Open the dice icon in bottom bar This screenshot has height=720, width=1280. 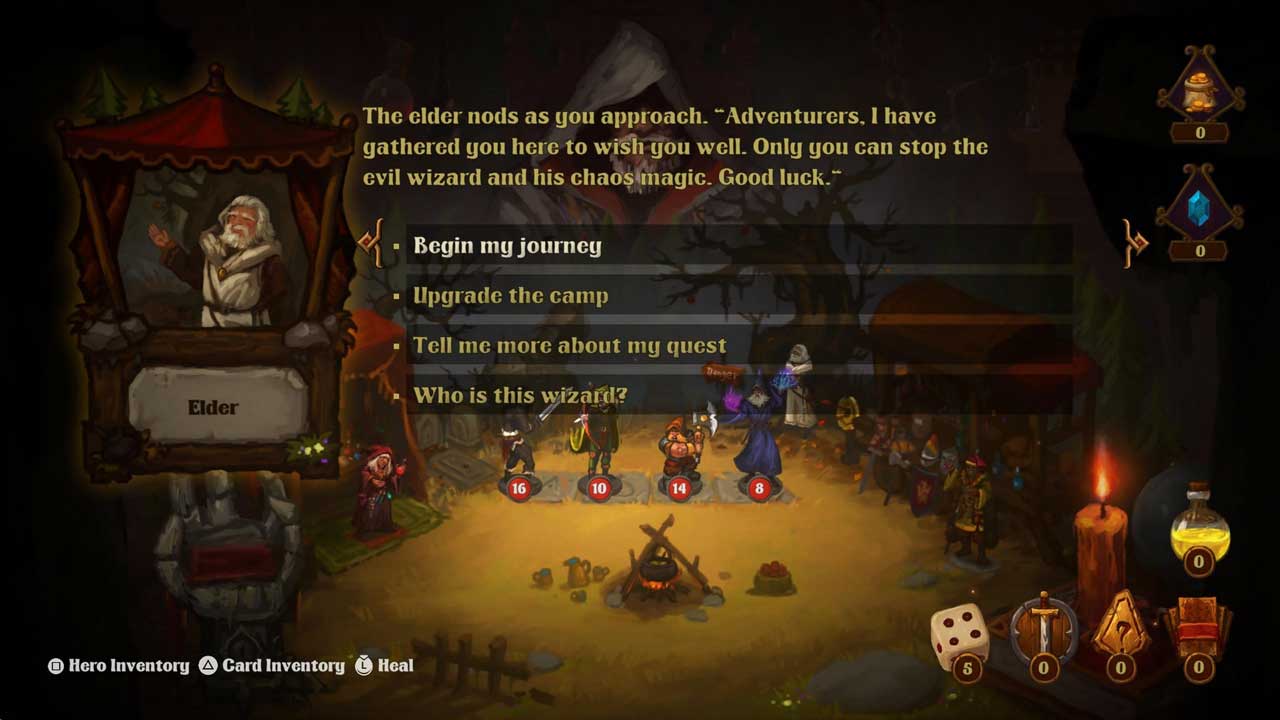coord(961,636)
